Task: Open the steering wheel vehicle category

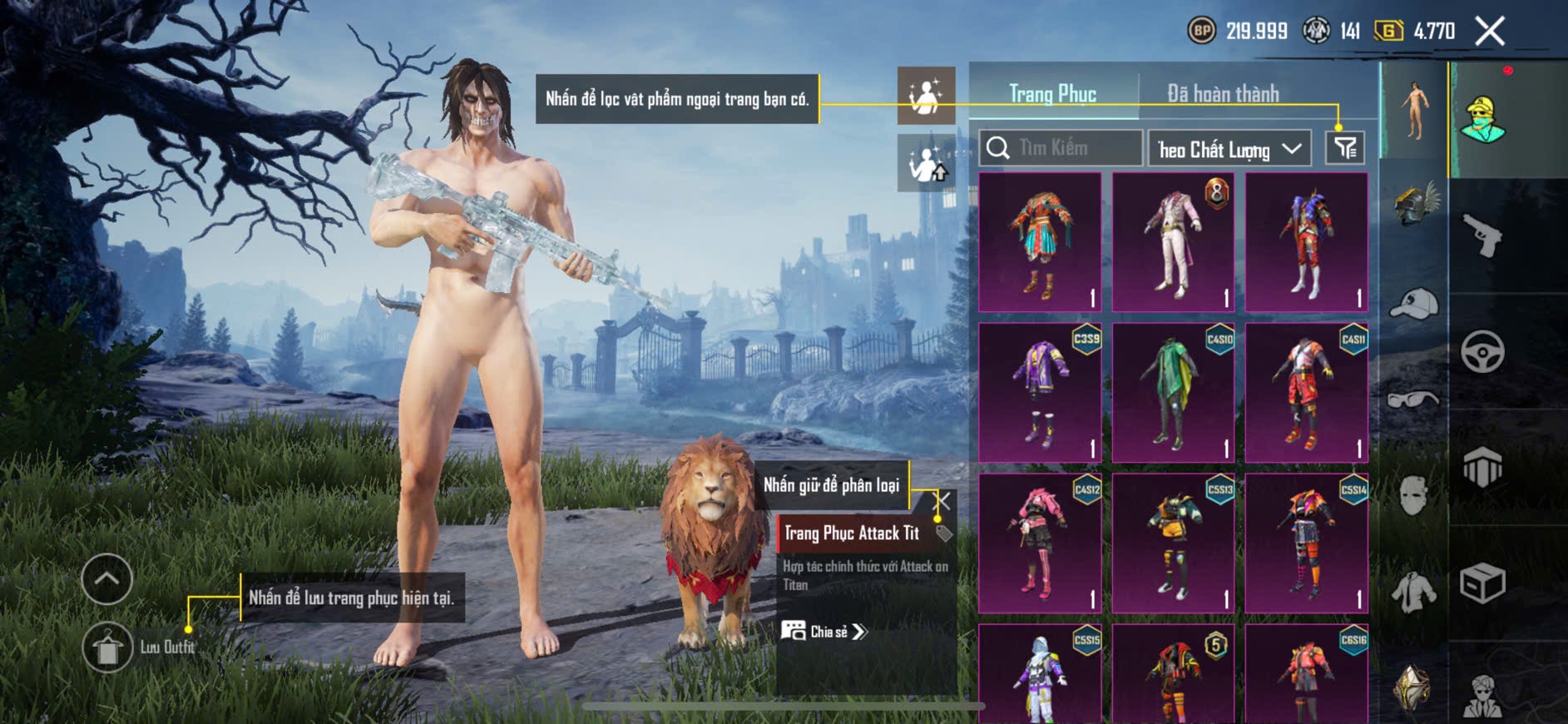Action: coord(1482,351)
